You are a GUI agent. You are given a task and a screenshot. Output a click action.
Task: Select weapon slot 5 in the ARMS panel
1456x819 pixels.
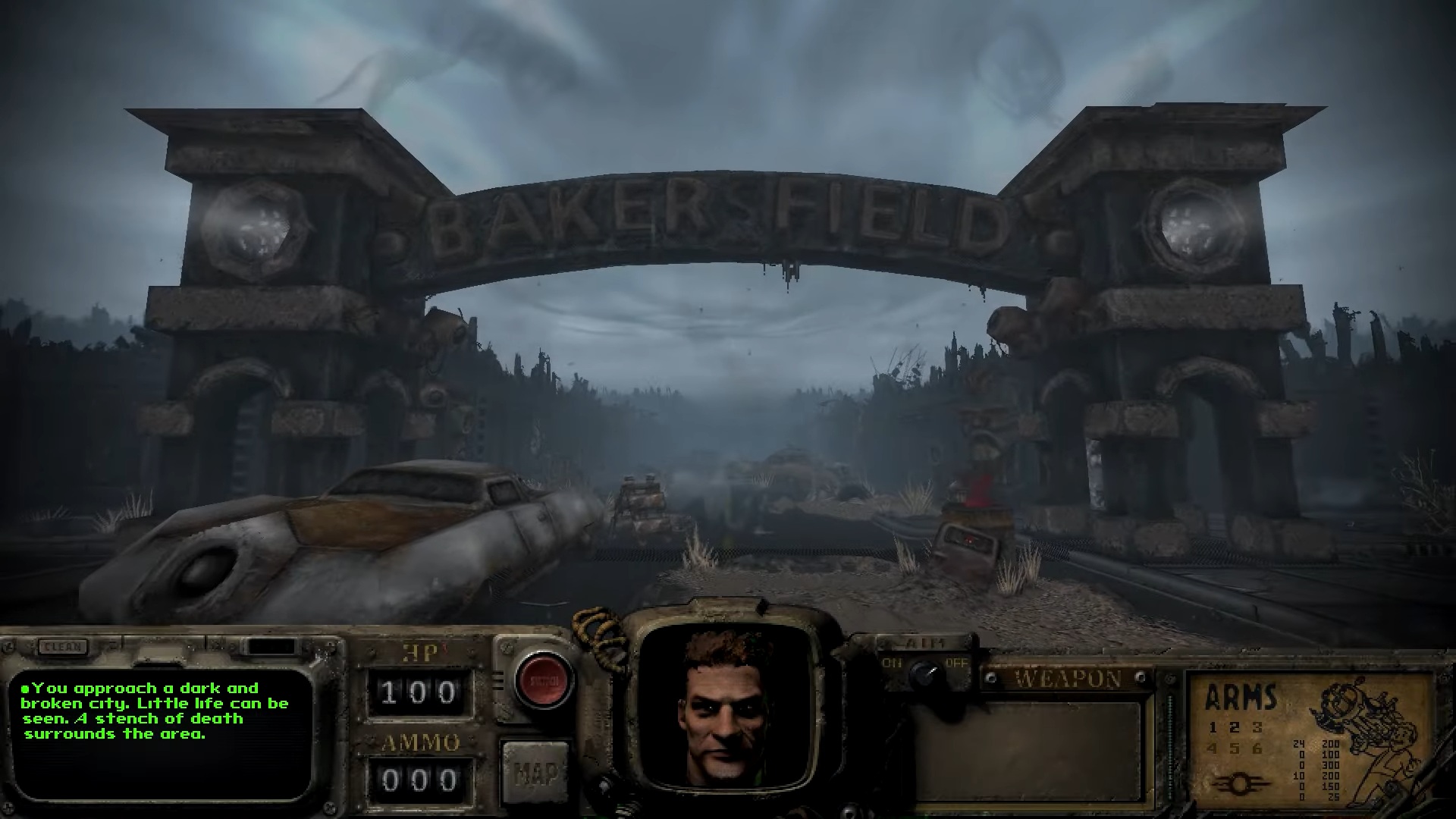pyautogui.click(x=1234, y=747)
